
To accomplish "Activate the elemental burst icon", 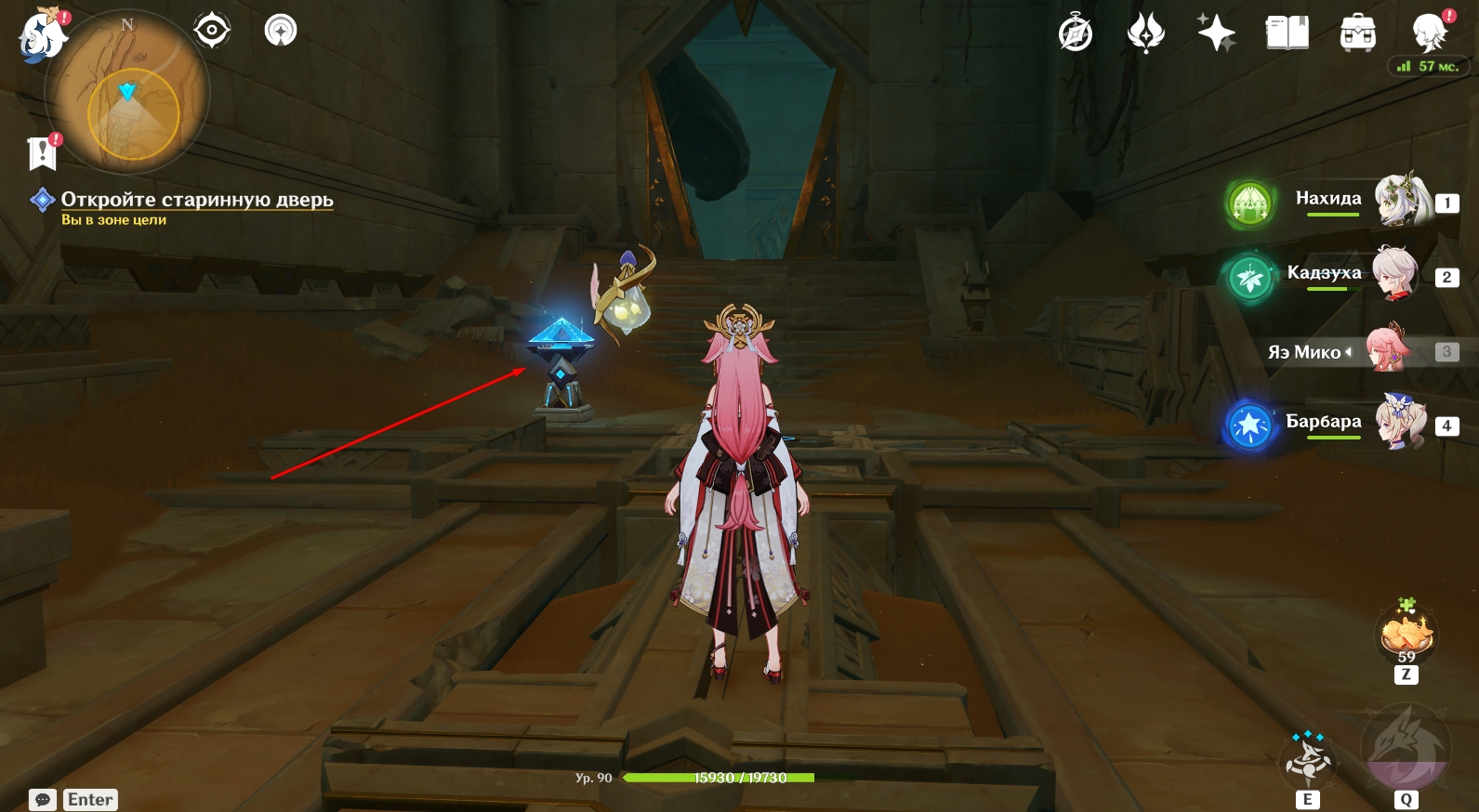I will 1406,749.
